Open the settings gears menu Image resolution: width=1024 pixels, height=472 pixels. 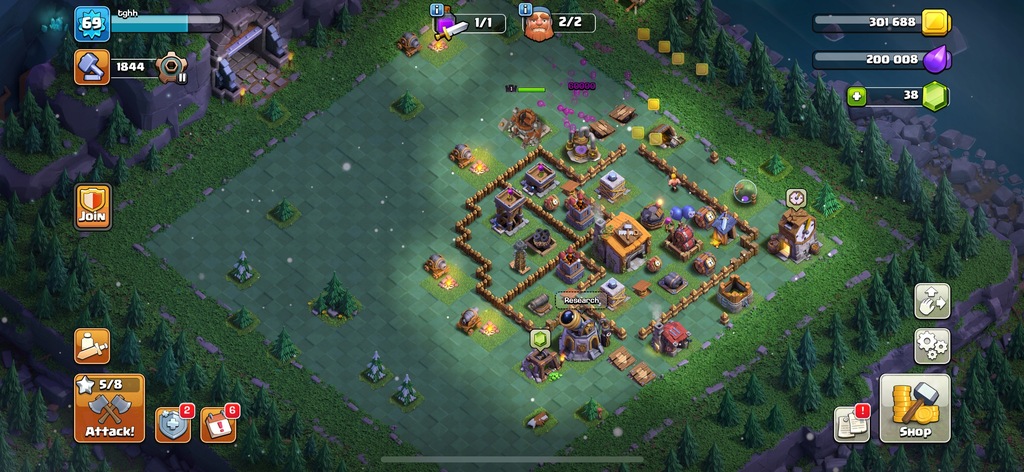pyautogui.click(x=932, y=346)
